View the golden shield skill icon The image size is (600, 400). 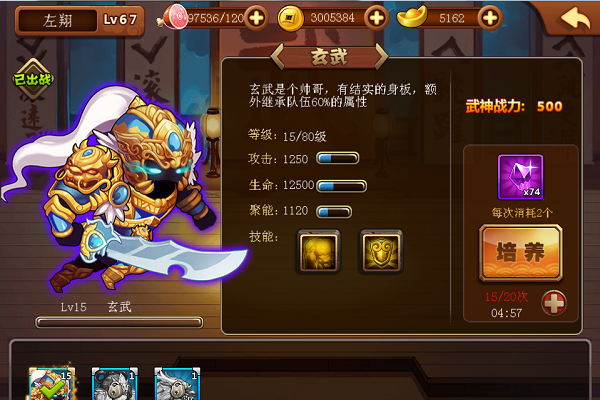381,251
